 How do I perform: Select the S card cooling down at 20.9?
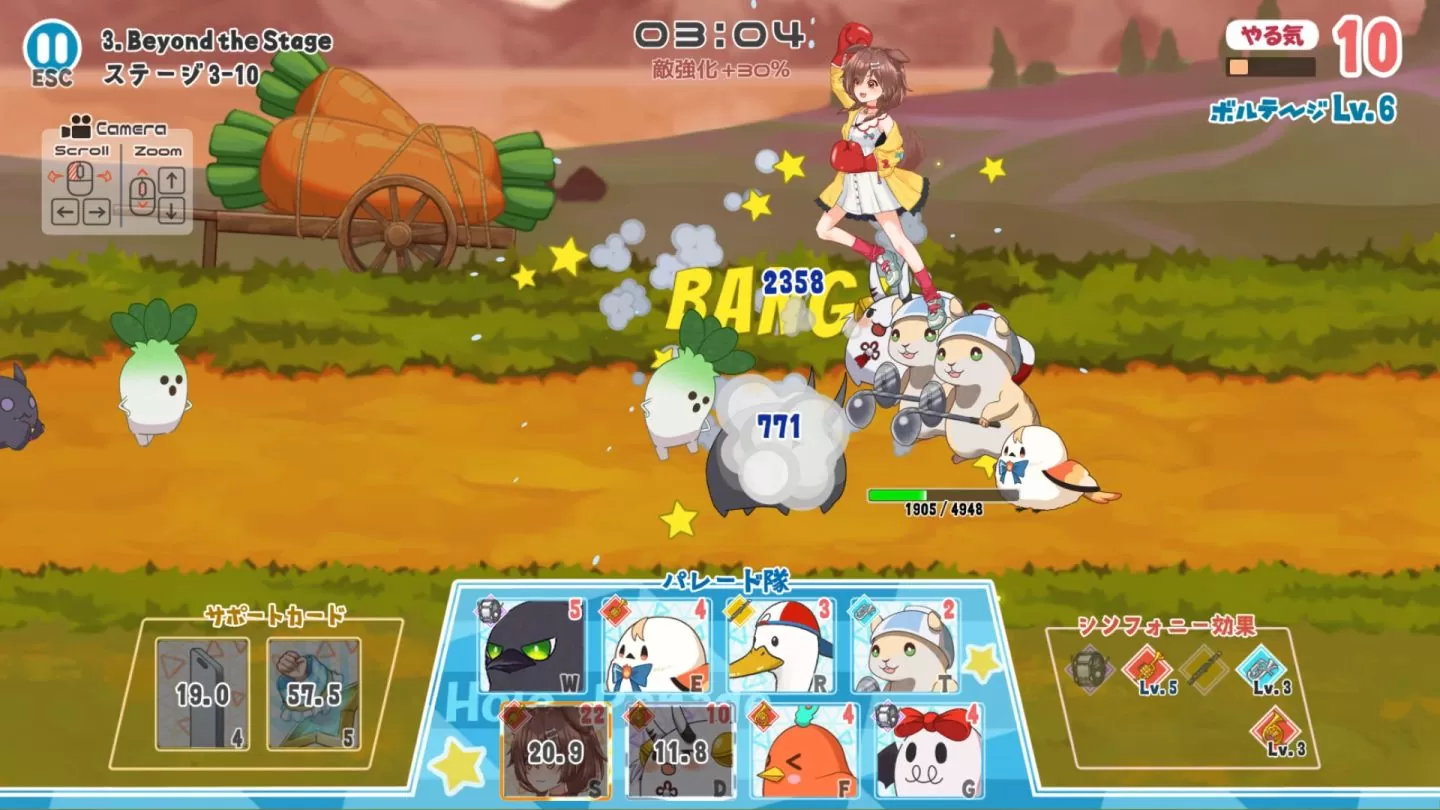pos(556,750)
